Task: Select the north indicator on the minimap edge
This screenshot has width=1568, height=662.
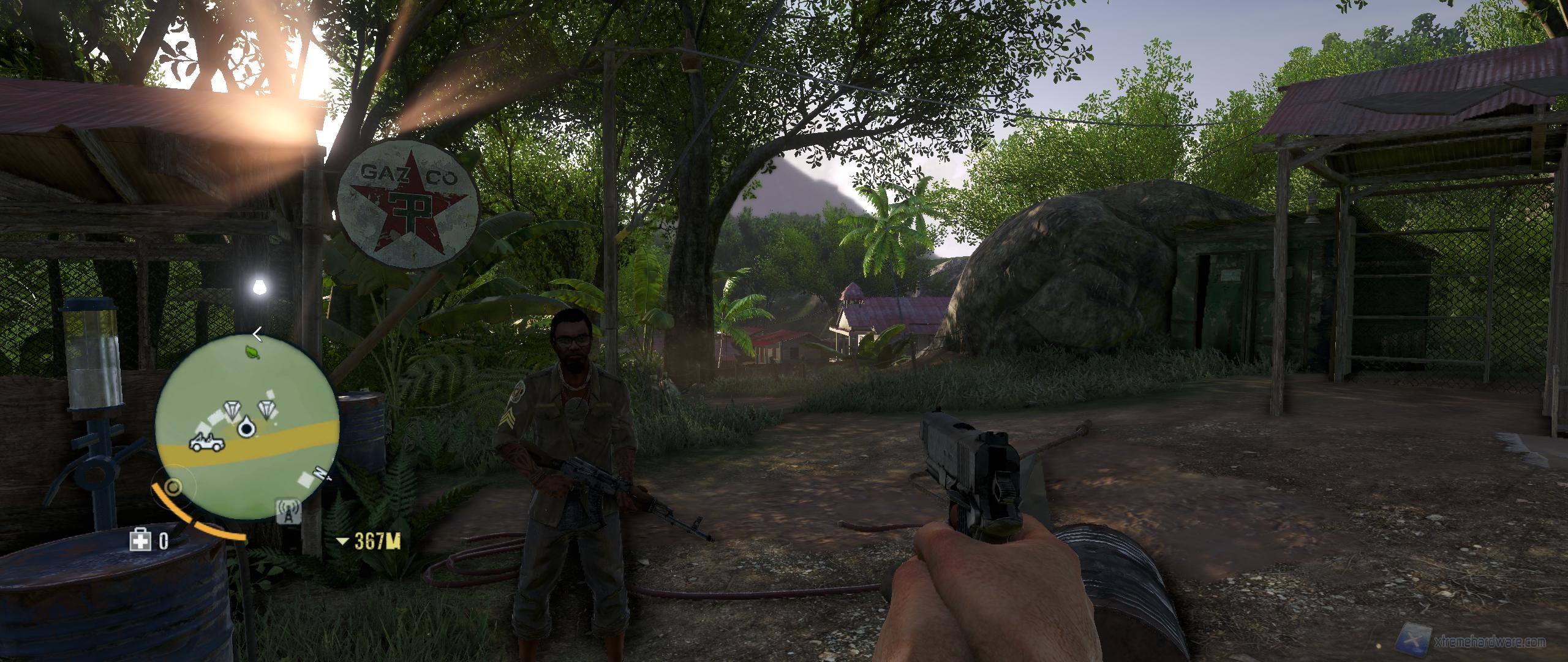Action: tap(320, 473)
